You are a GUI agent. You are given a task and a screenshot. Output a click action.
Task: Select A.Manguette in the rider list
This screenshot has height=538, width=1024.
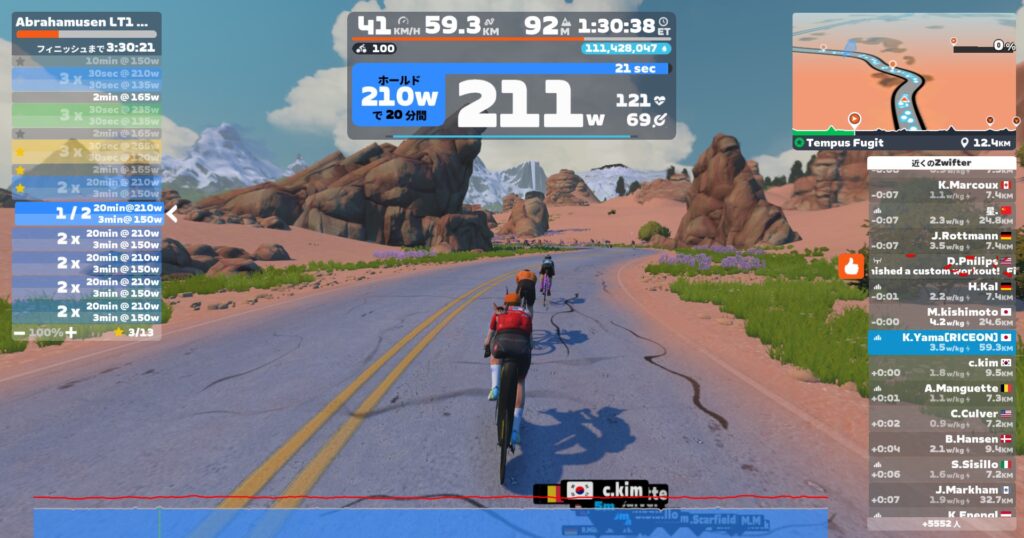point(941,393)
